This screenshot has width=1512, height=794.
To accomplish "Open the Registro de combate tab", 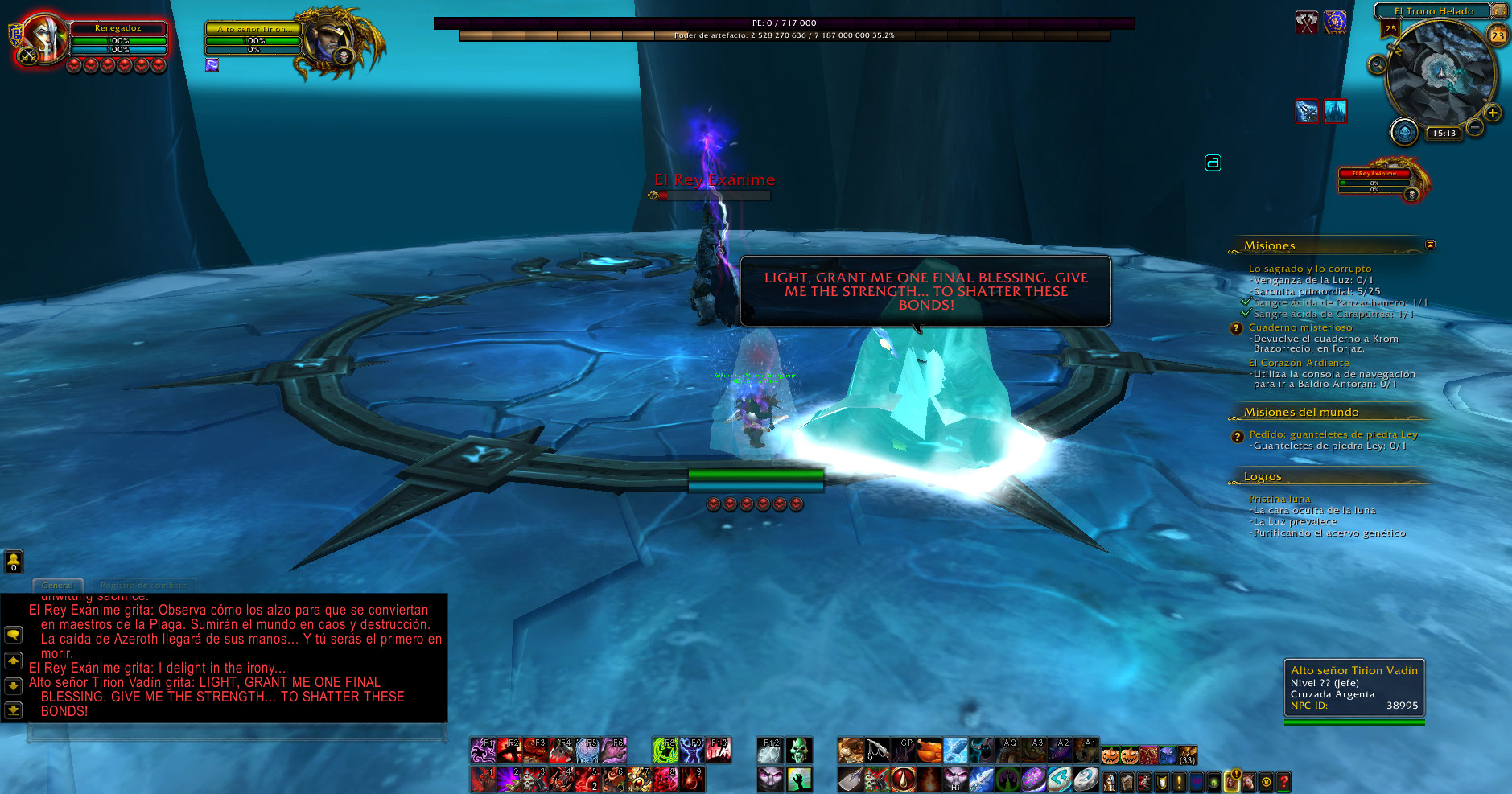I will 142,586.
